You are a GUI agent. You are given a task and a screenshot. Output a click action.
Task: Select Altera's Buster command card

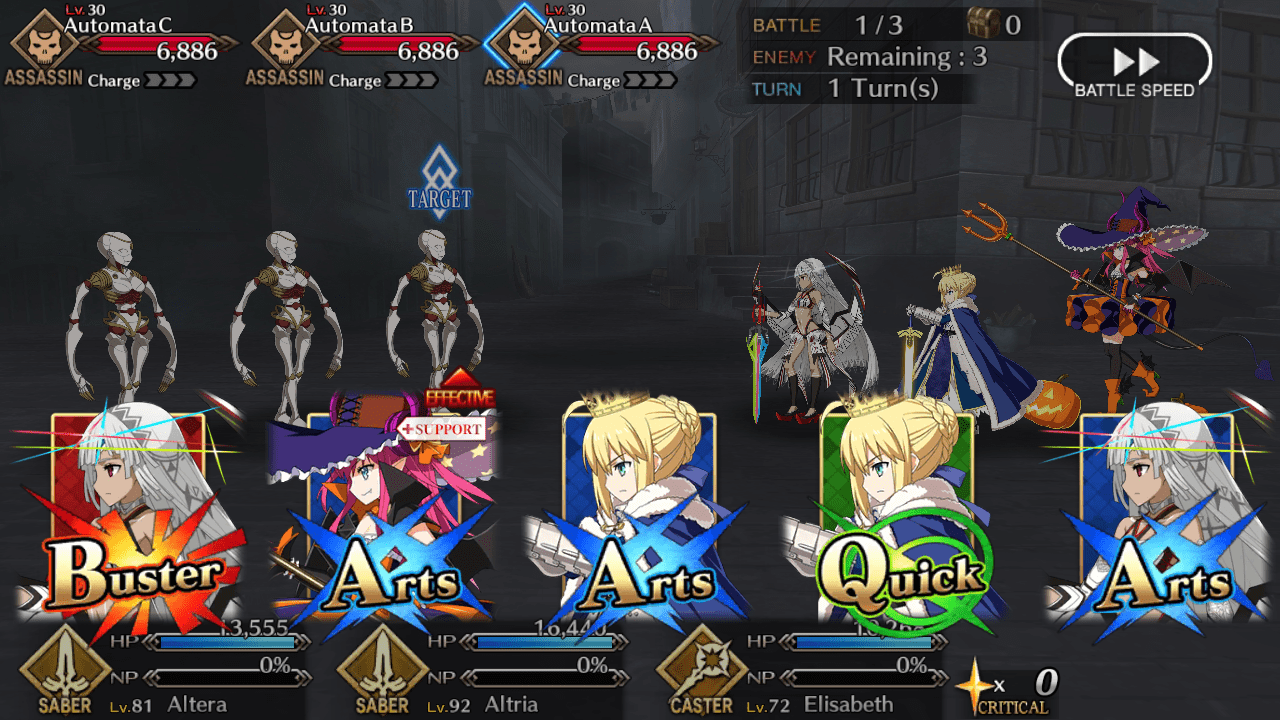(x=128, y=515)
